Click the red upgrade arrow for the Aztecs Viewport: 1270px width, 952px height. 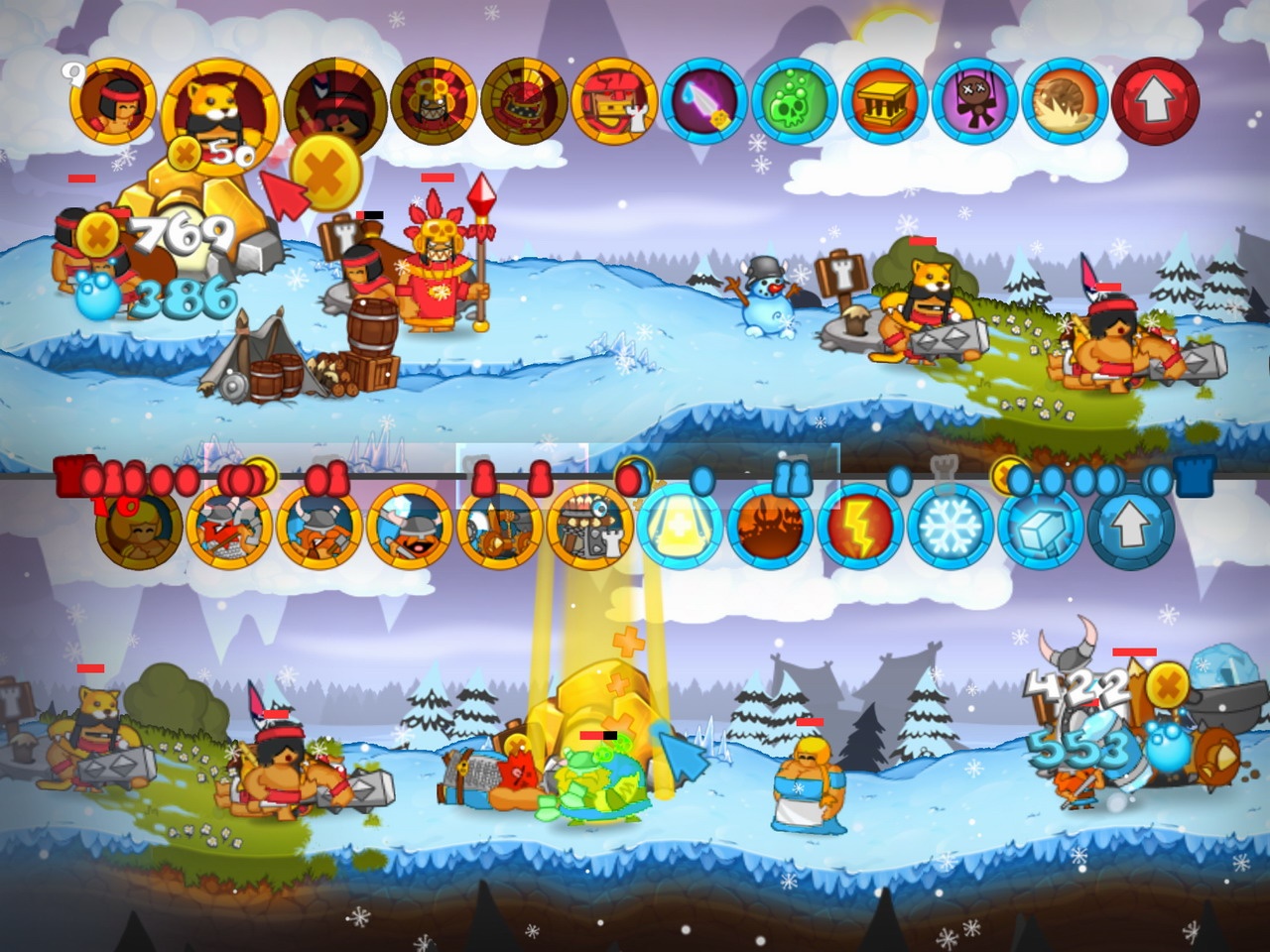pos(1154,104)
